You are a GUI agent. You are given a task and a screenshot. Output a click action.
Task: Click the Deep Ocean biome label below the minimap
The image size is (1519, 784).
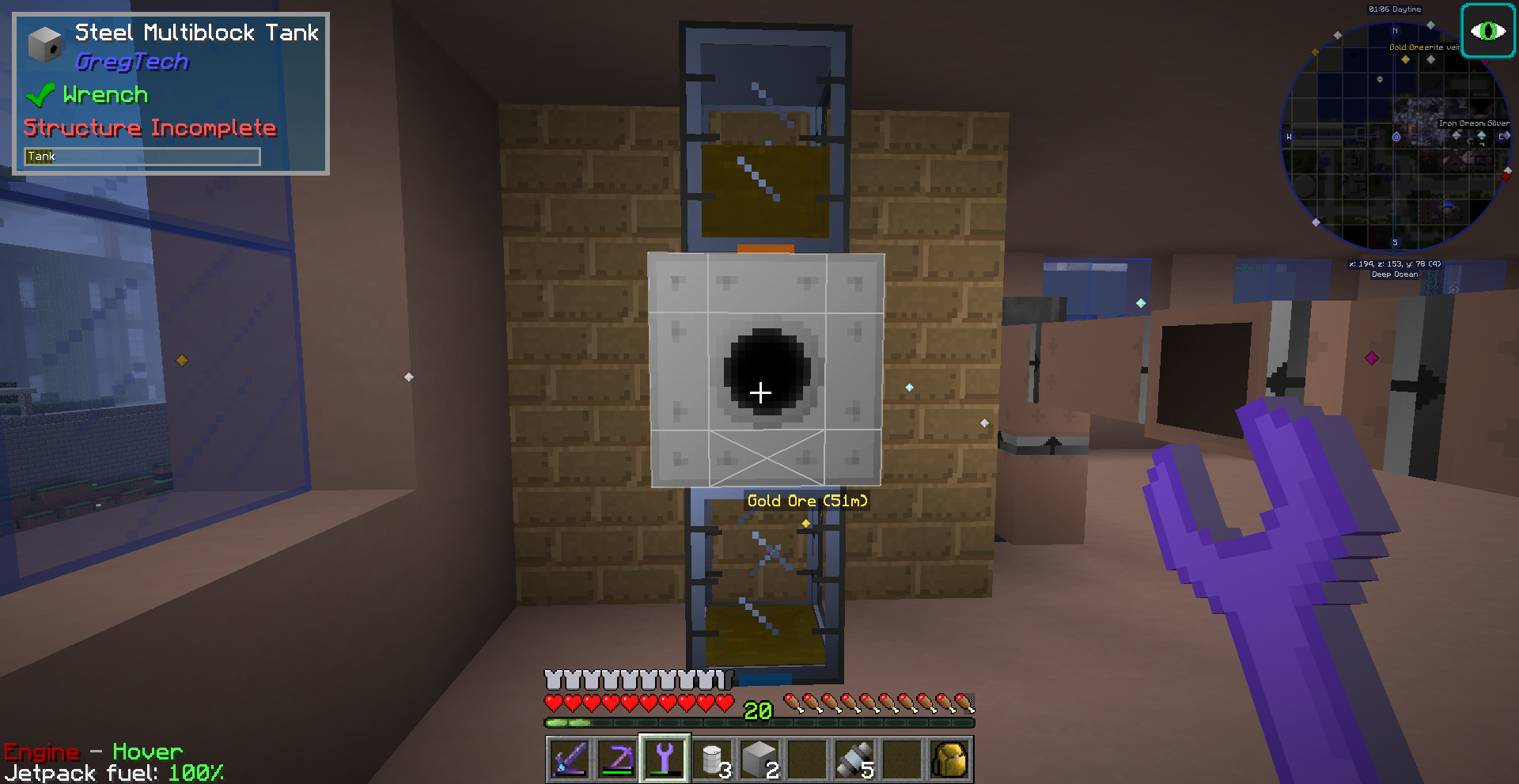(x=1395, y=275)
